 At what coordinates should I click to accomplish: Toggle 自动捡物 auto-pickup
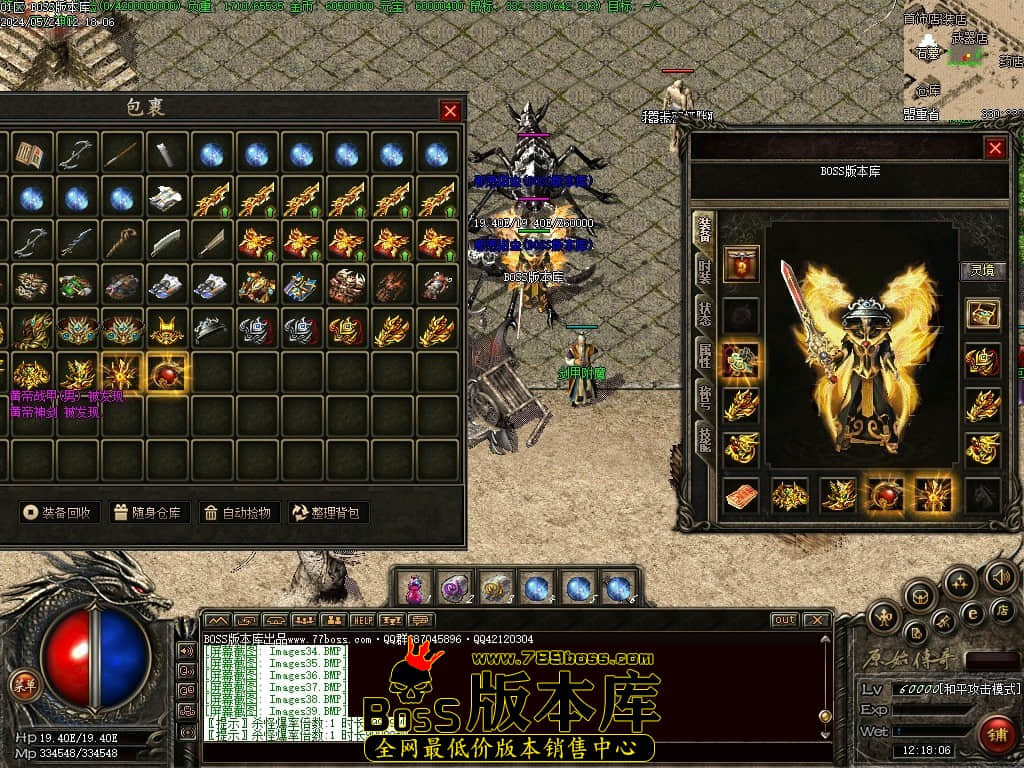click(x=238, y=512)
